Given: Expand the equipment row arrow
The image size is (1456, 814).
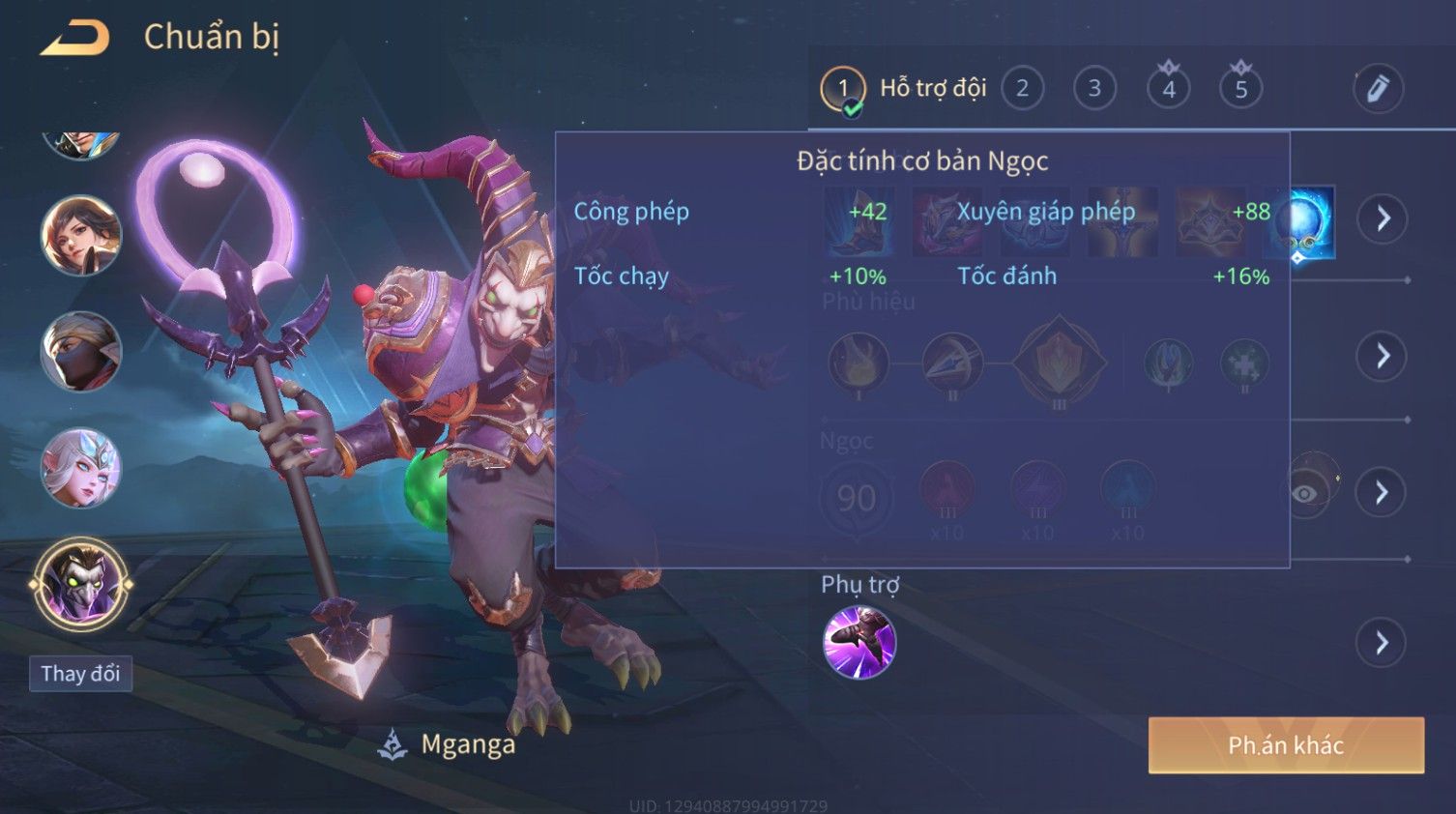Looking at the screenshot, I should coord(1383,218).
